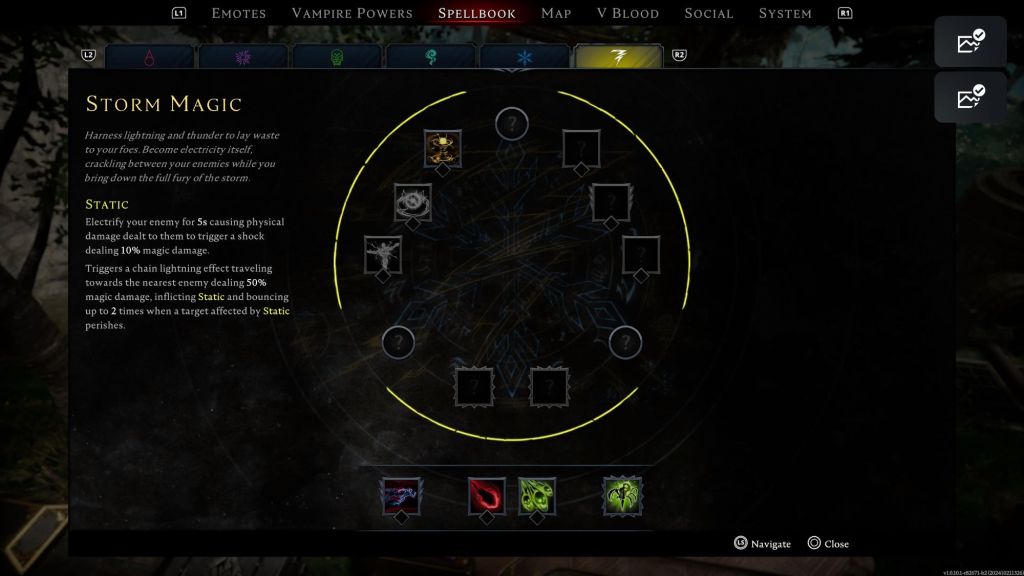The image size is (1024, 576).
Task: Open the Map screen
Action: click(556, 13)
